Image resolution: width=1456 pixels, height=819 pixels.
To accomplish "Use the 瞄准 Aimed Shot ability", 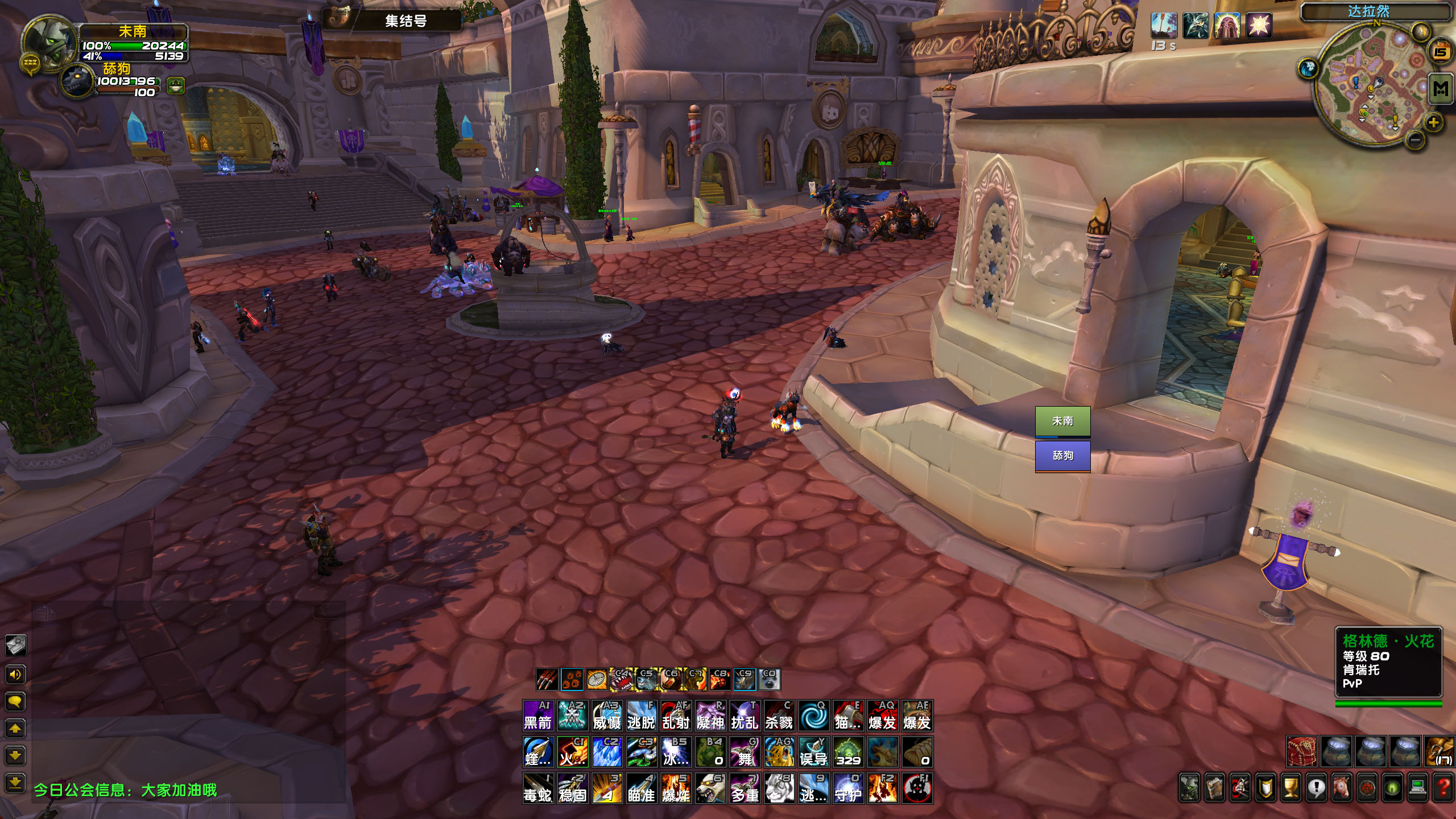I will click(642, 788).
